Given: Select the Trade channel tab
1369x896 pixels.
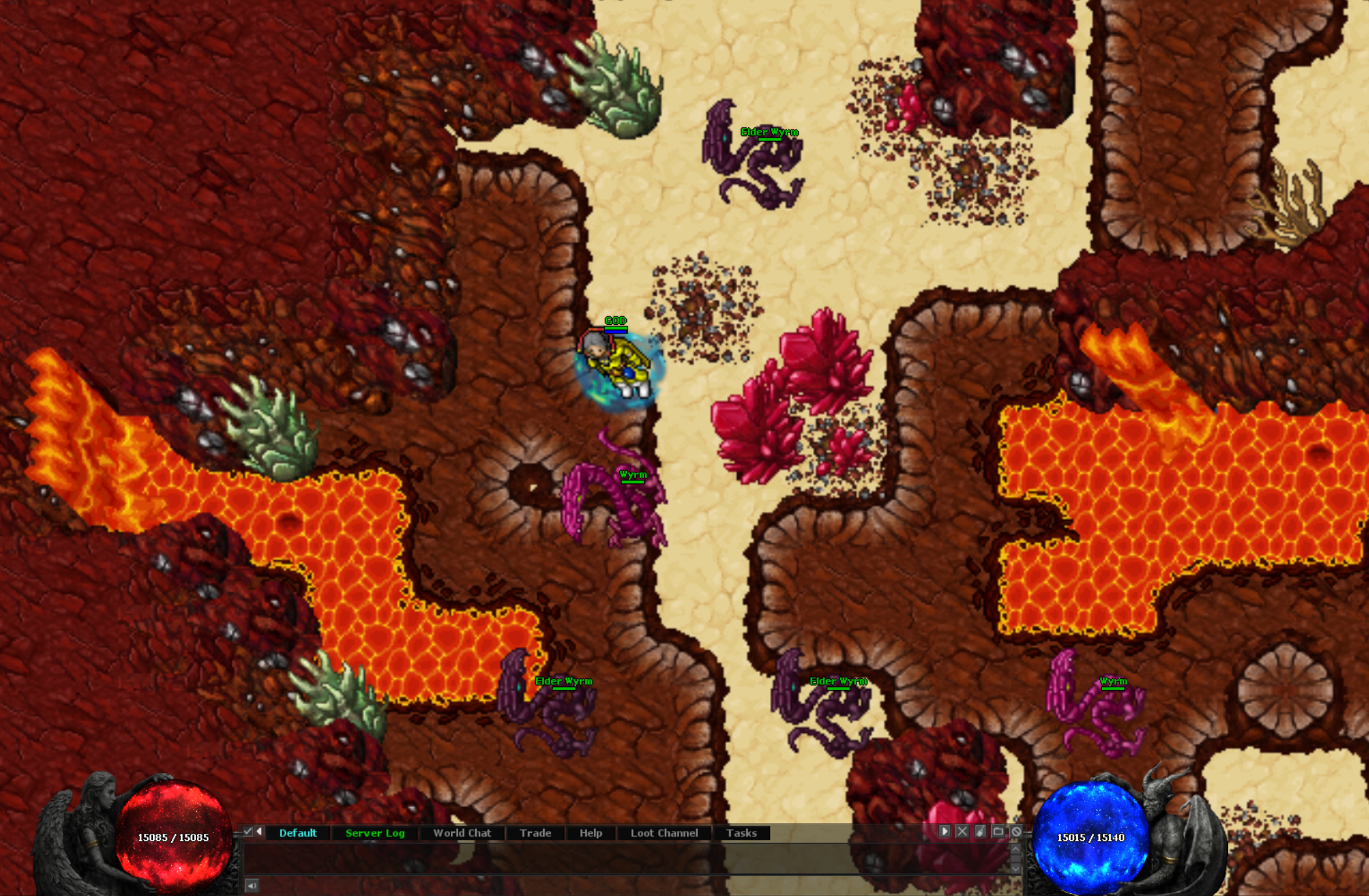Looking at the screenshot, I should click(535, 832).
